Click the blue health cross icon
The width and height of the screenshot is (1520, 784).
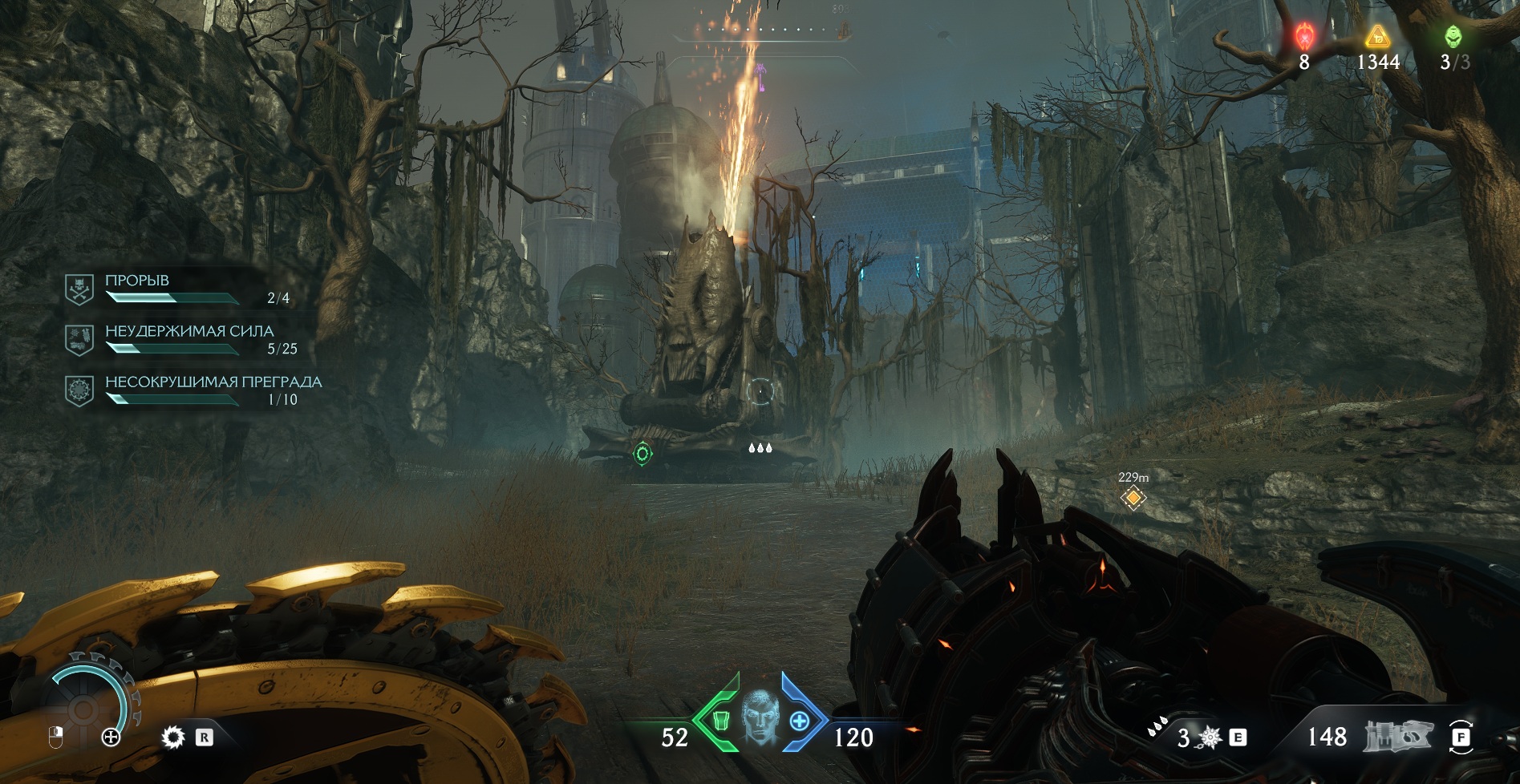800,721
